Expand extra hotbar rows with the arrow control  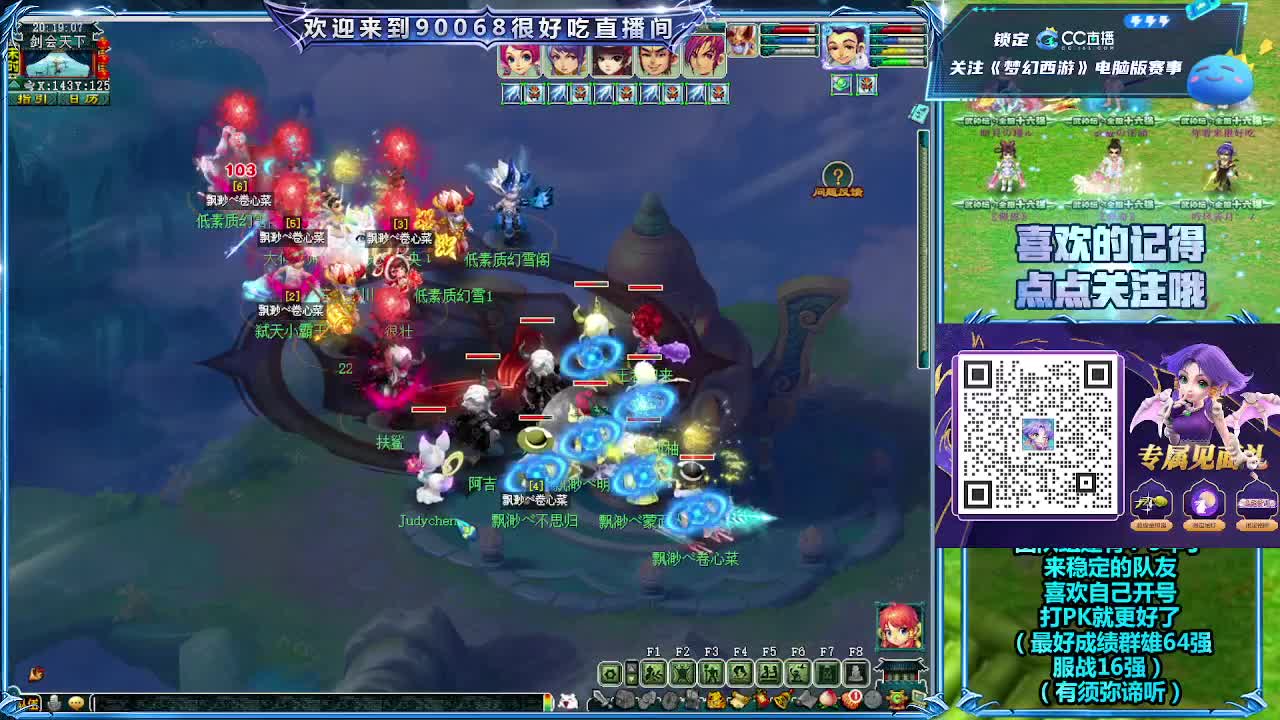[x=631, y=670]
